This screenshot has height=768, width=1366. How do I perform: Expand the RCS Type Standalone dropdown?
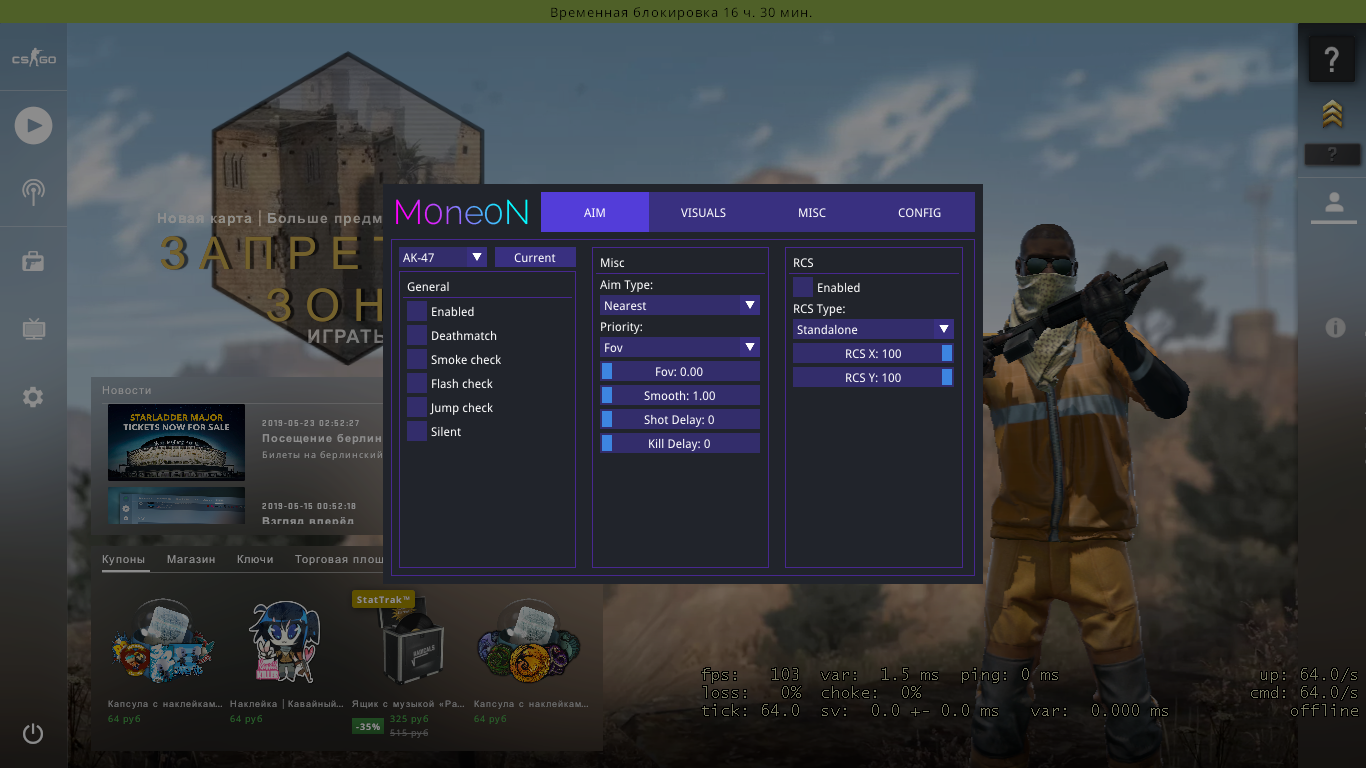[x=872, y=329]
